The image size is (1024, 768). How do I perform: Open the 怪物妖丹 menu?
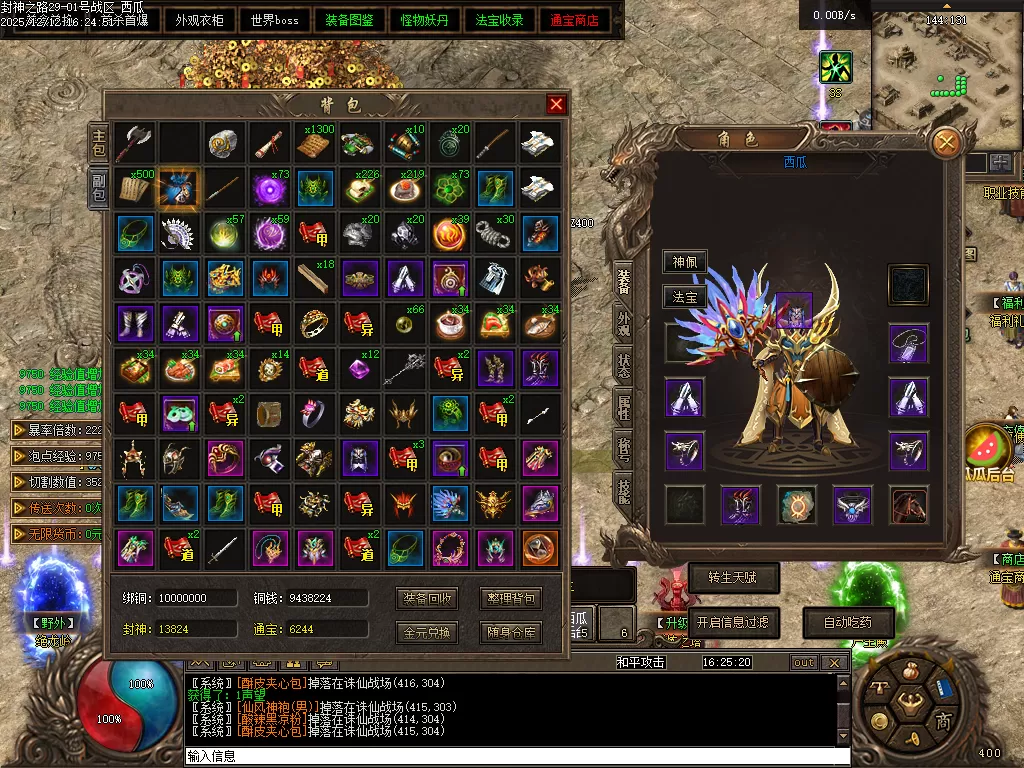(x=424, y=20)
